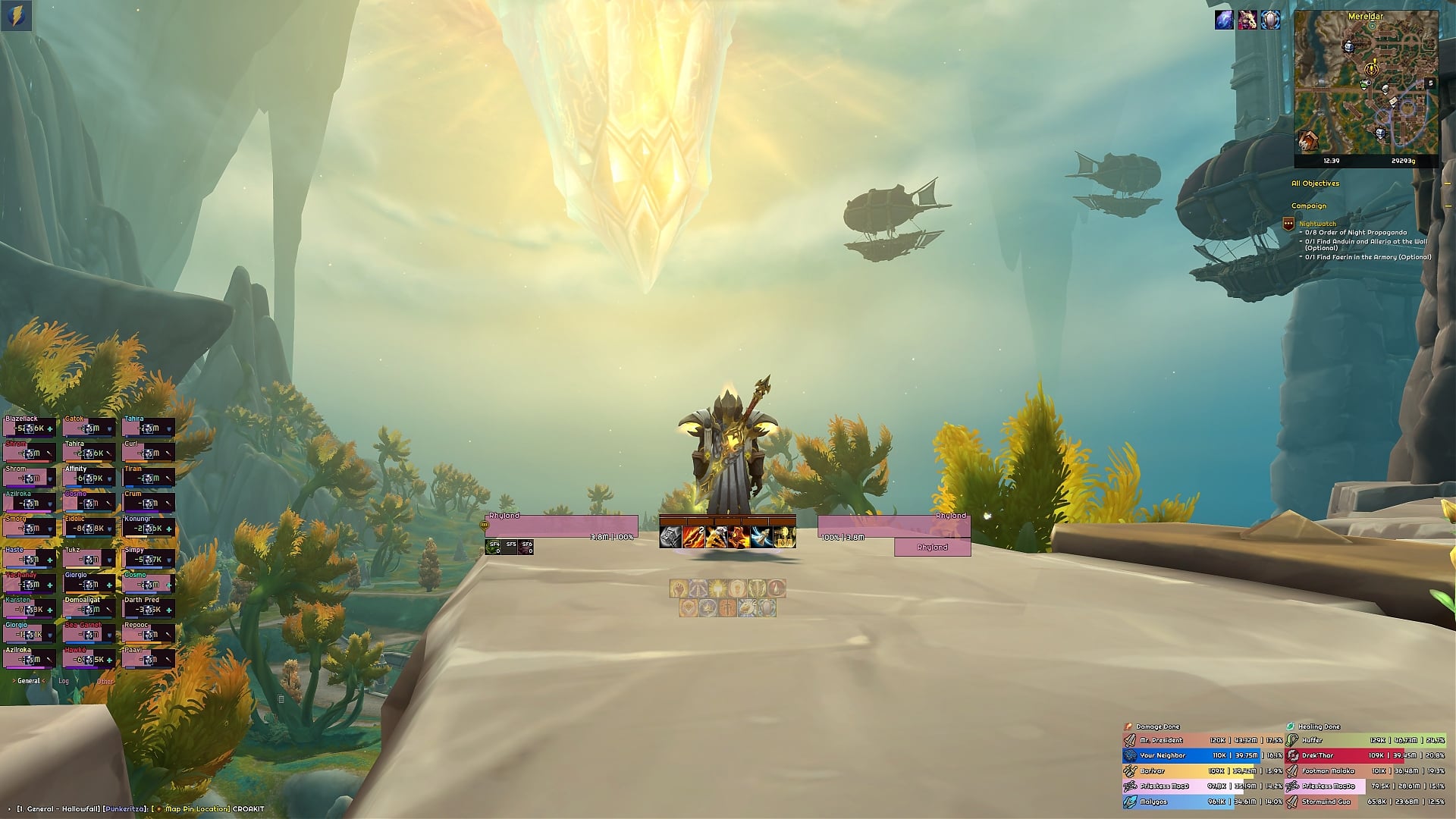Click the purple buff icon near the minimap
Screen dimensions: 1456x819
pyautogui.click(x=1224, y=20)
